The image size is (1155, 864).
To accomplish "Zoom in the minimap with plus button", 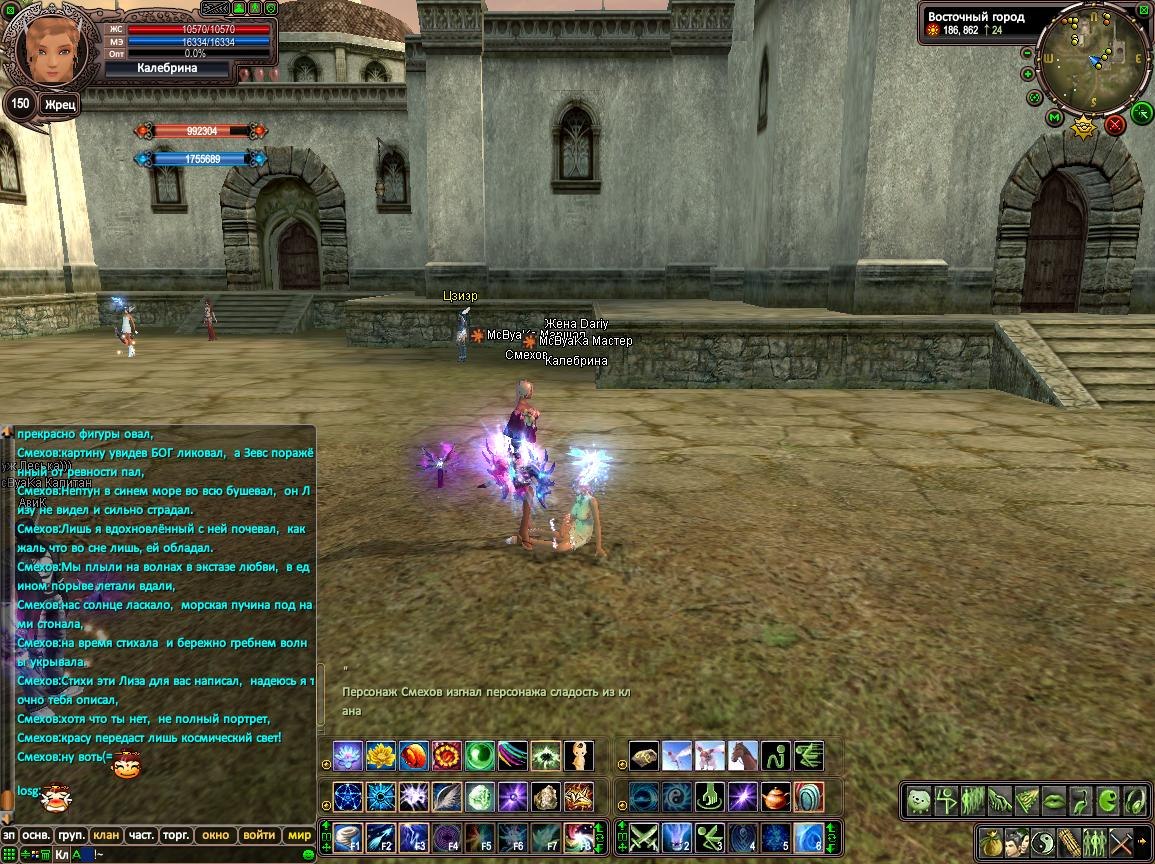I will coord(1028,74).
